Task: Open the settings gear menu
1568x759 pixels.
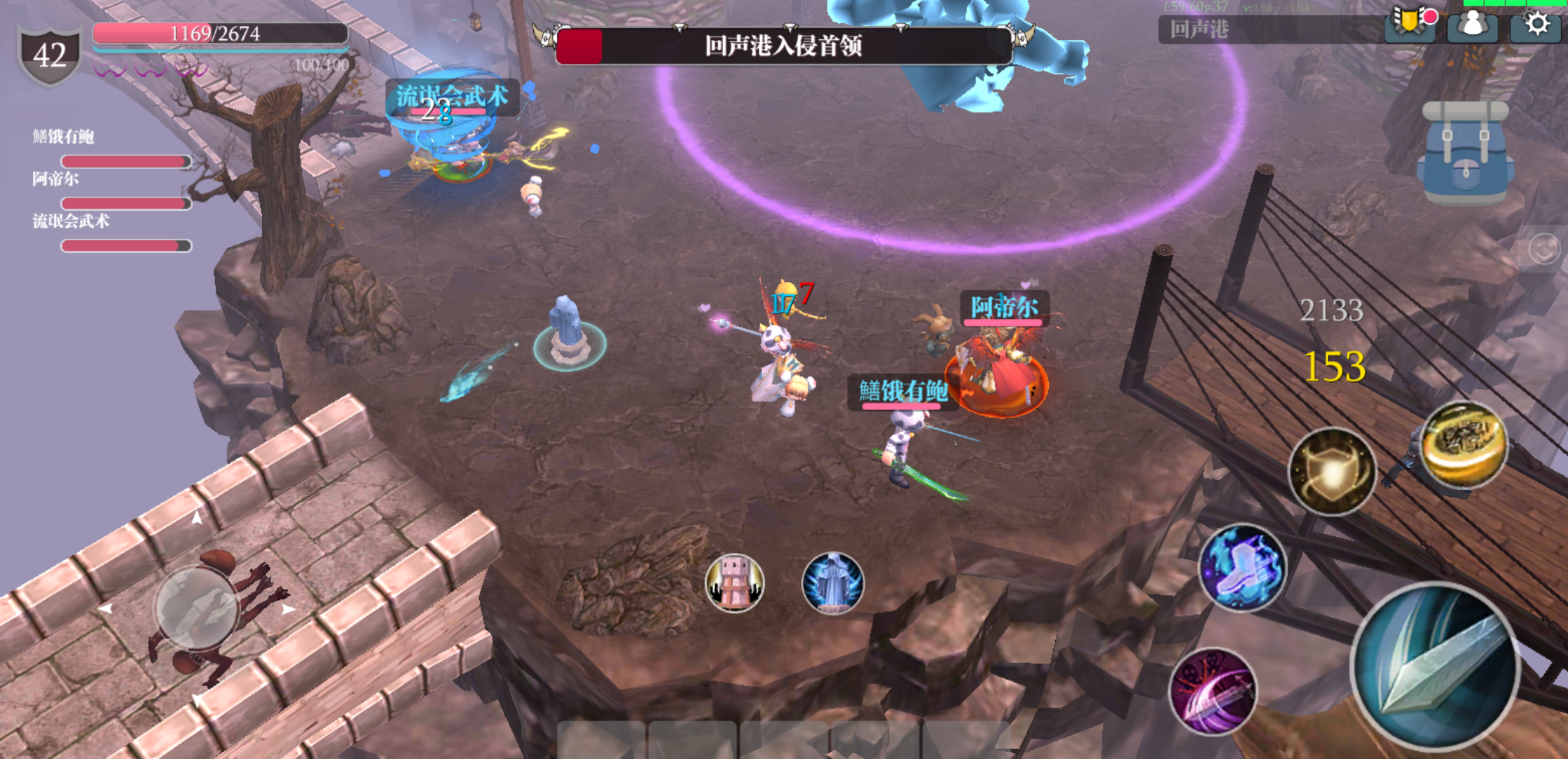Action: pyautogui.click(x=1536, y=25)
